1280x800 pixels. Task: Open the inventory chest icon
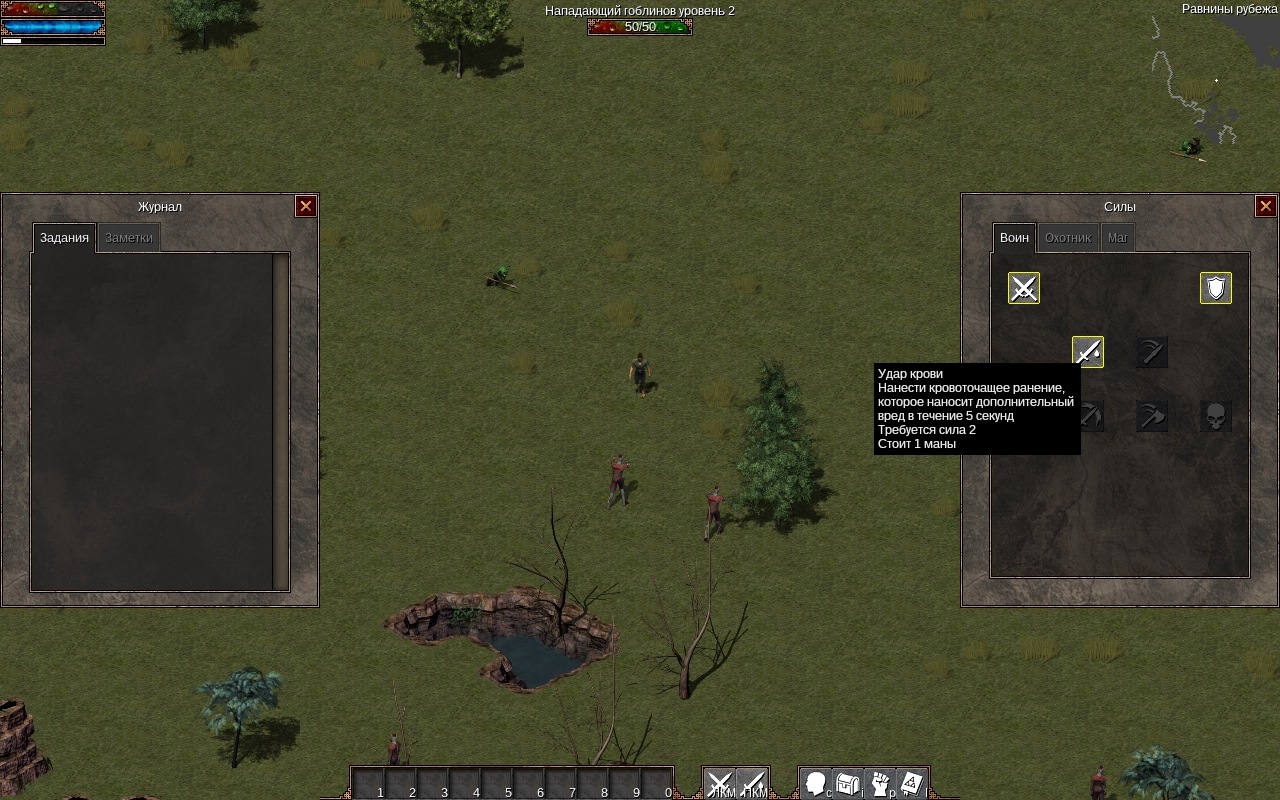[848, 783]
